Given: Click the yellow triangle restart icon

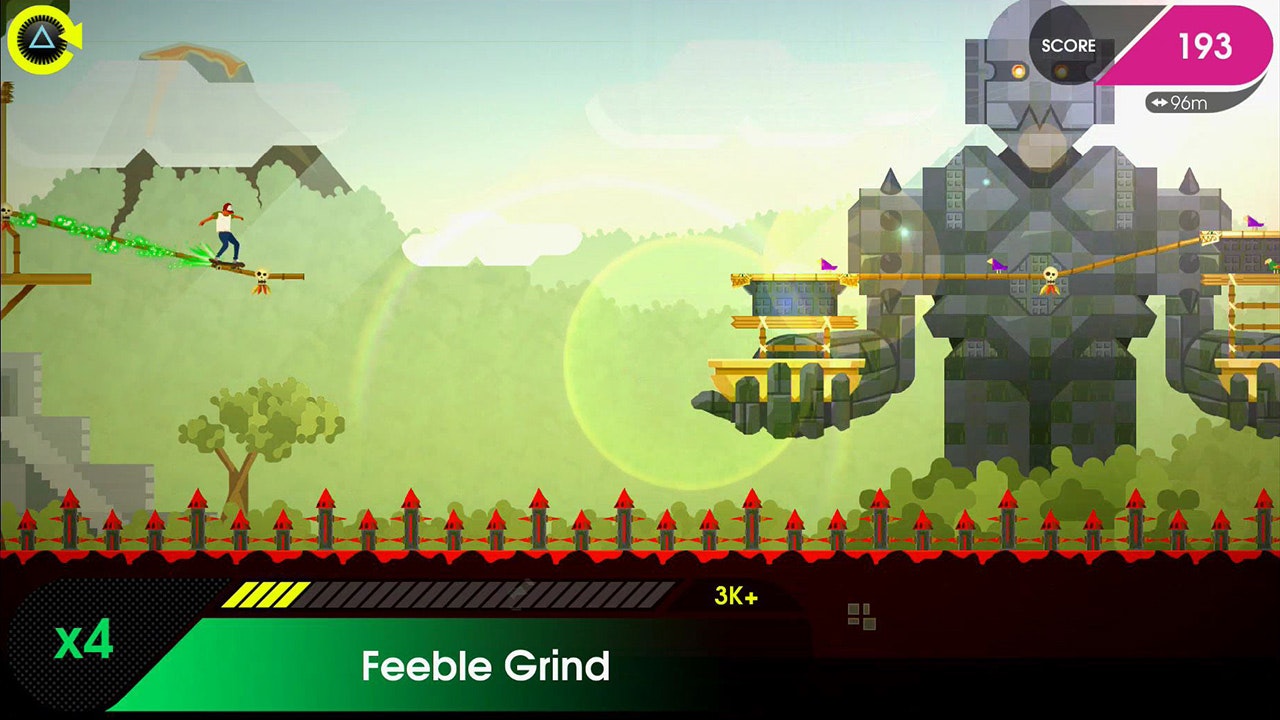Looking at the screenshot, I should (42, 40).
